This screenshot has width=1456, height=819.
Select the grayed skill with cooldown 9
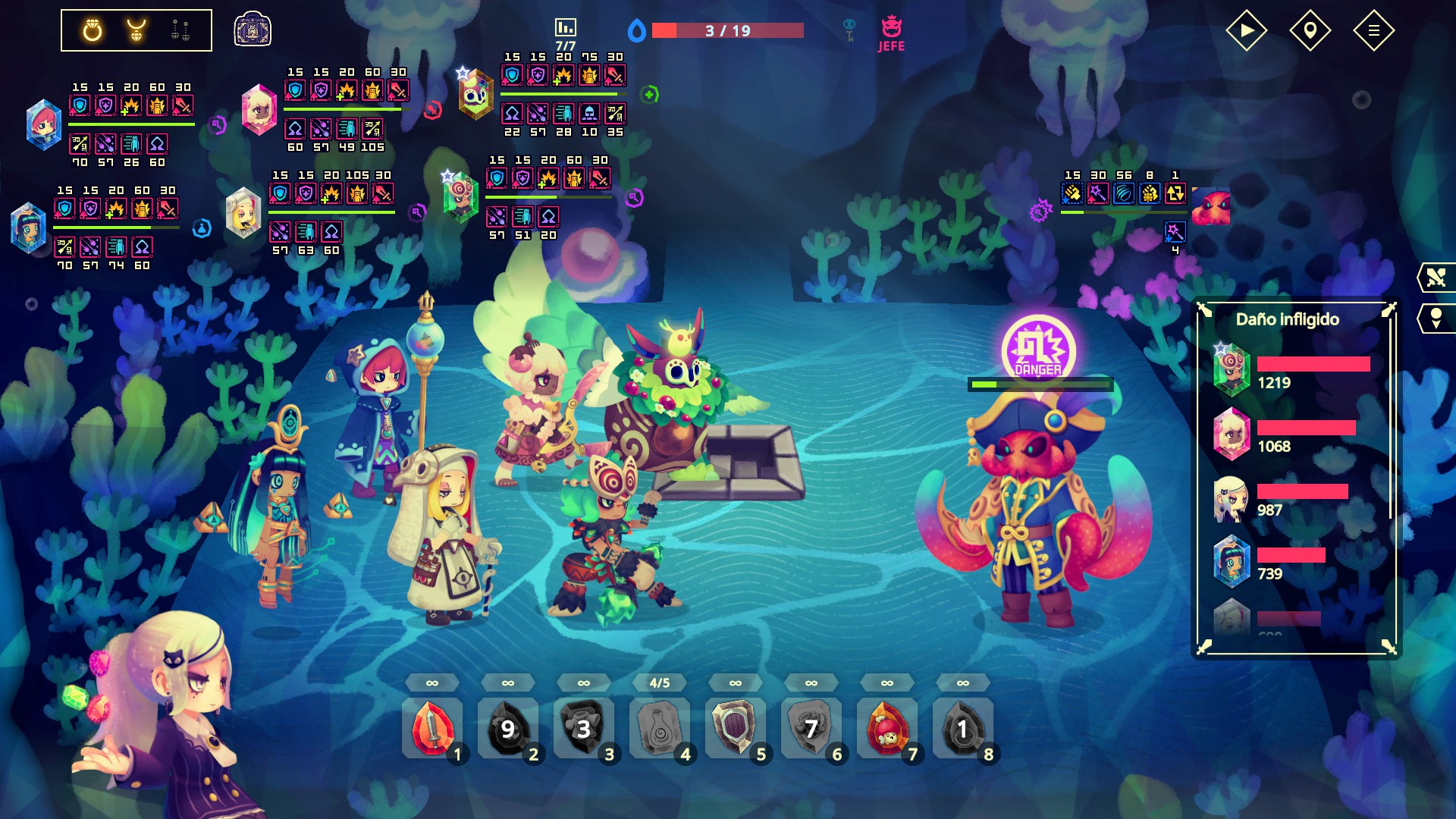(x=508, y=728)
